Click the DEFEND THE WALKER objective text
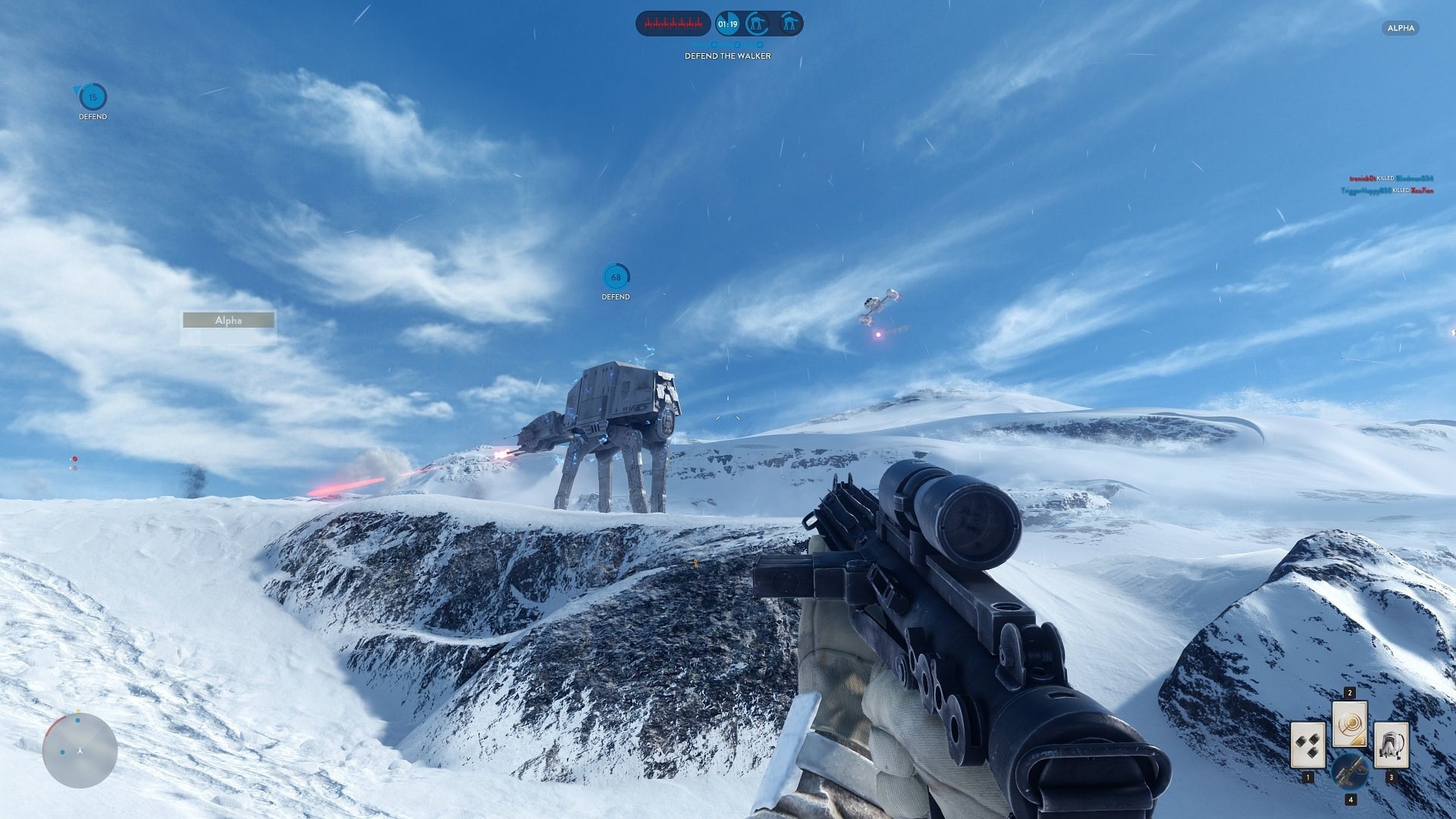1456x819 pixels. click(726, 56)
